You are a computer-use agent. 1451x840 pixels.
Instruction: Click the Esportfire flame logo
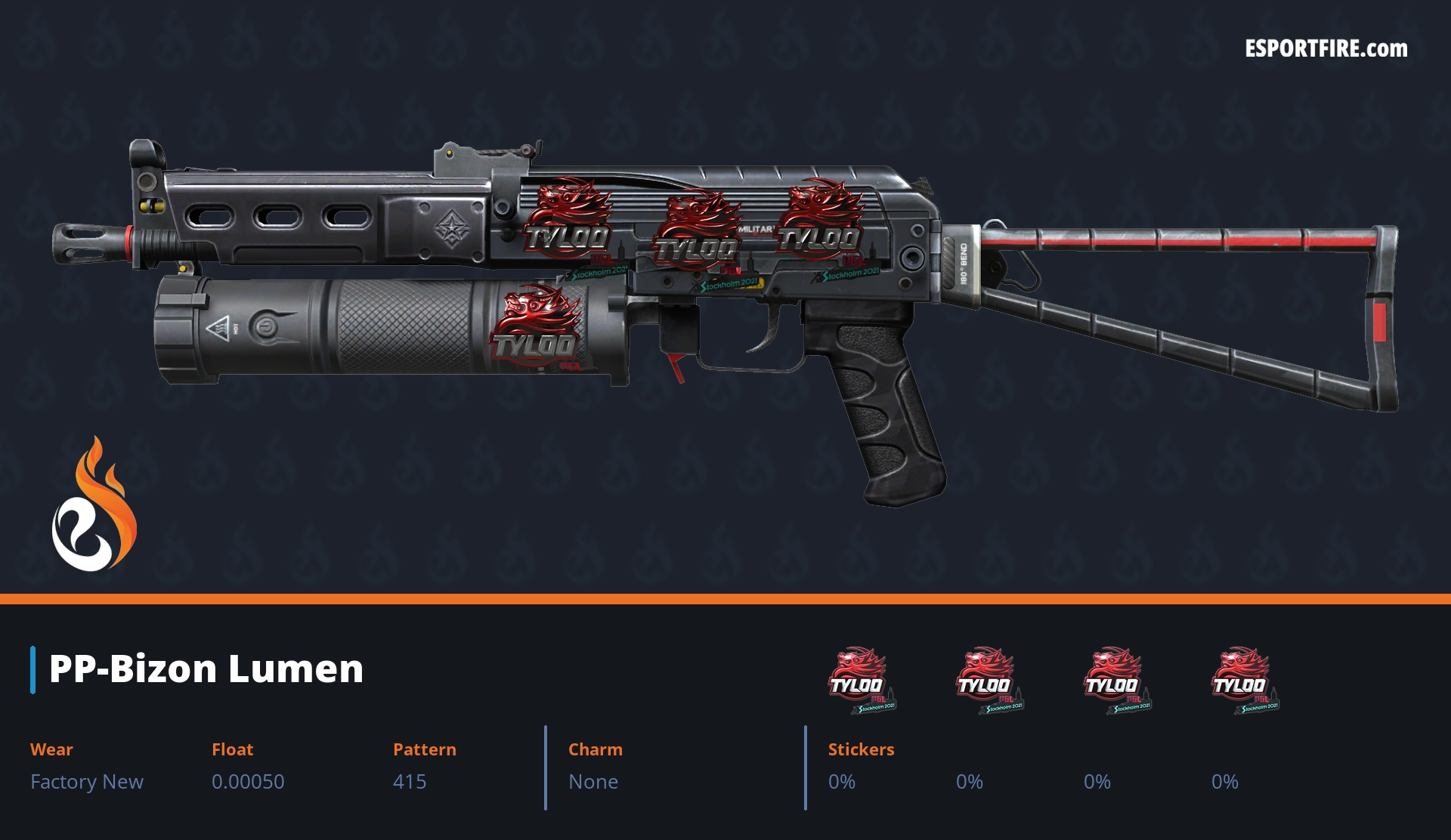point(94,505)
